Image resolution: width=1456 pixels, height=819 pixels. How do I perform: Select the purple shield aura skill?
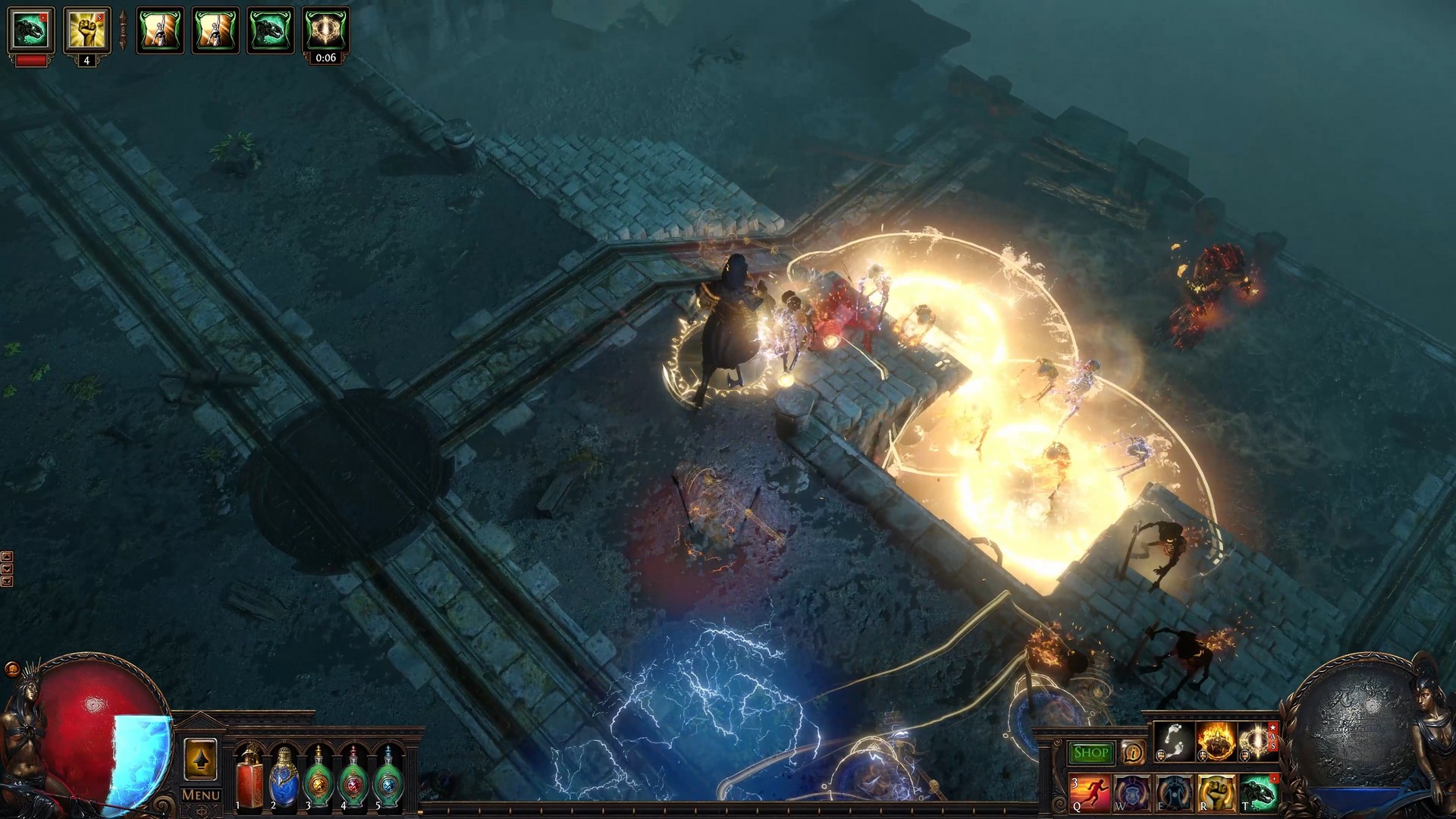point(1132,792)
